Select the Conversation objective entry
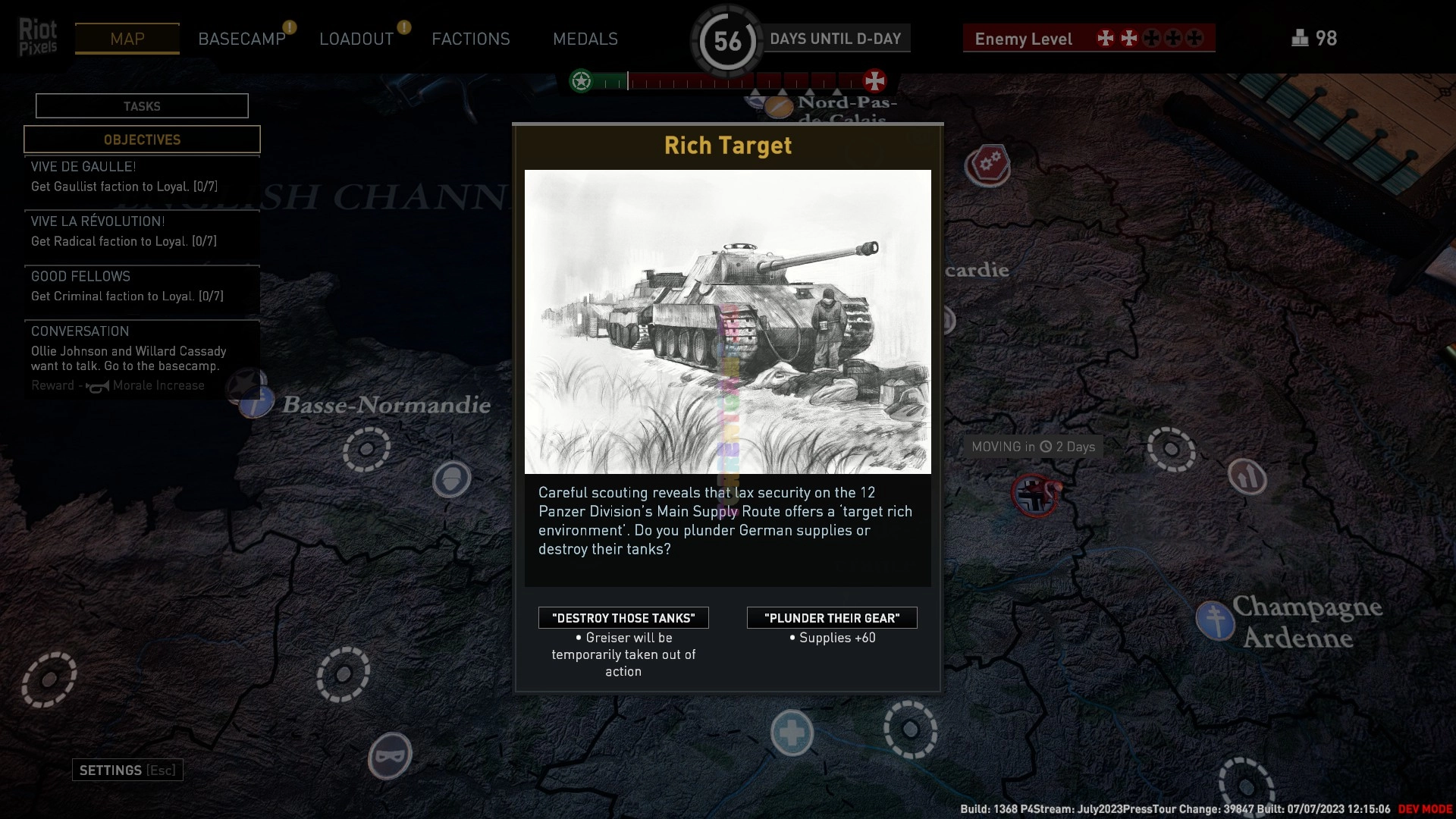Screen dimensions: 1456x819 [x=142, y=358]
